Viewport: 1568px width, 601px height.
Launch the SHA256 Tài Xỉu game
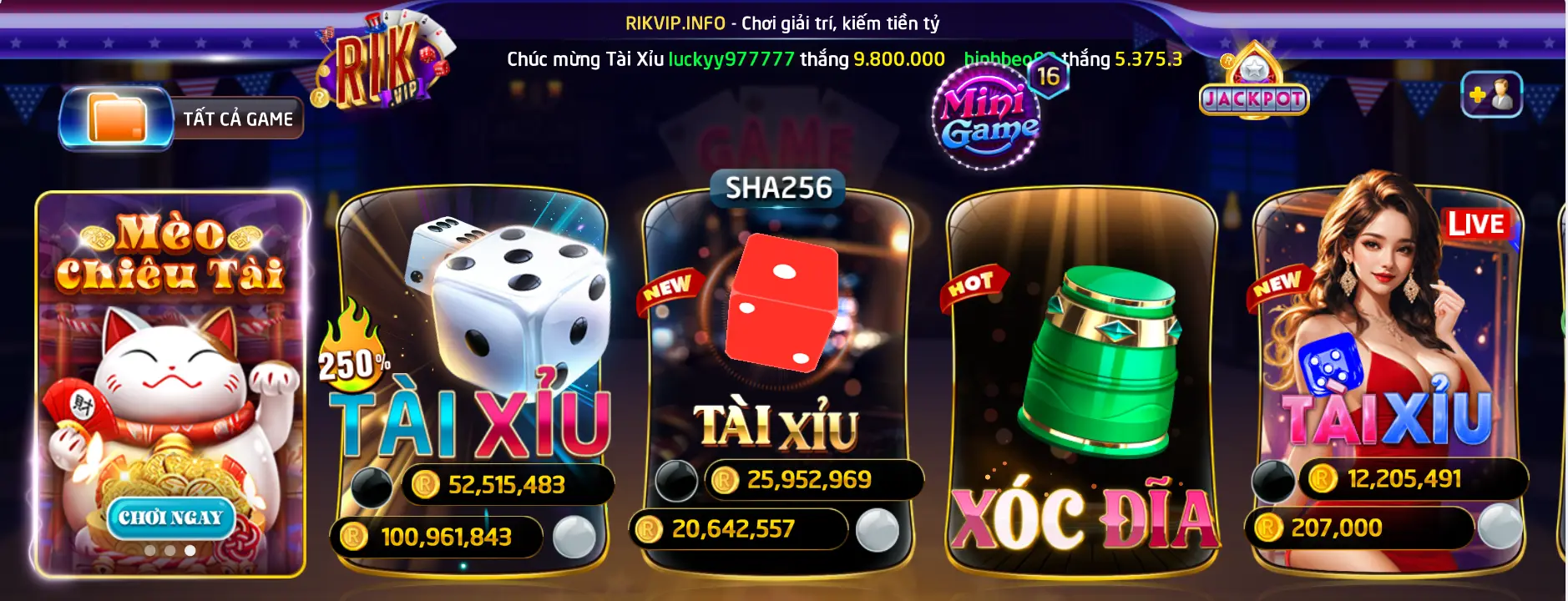776,359
